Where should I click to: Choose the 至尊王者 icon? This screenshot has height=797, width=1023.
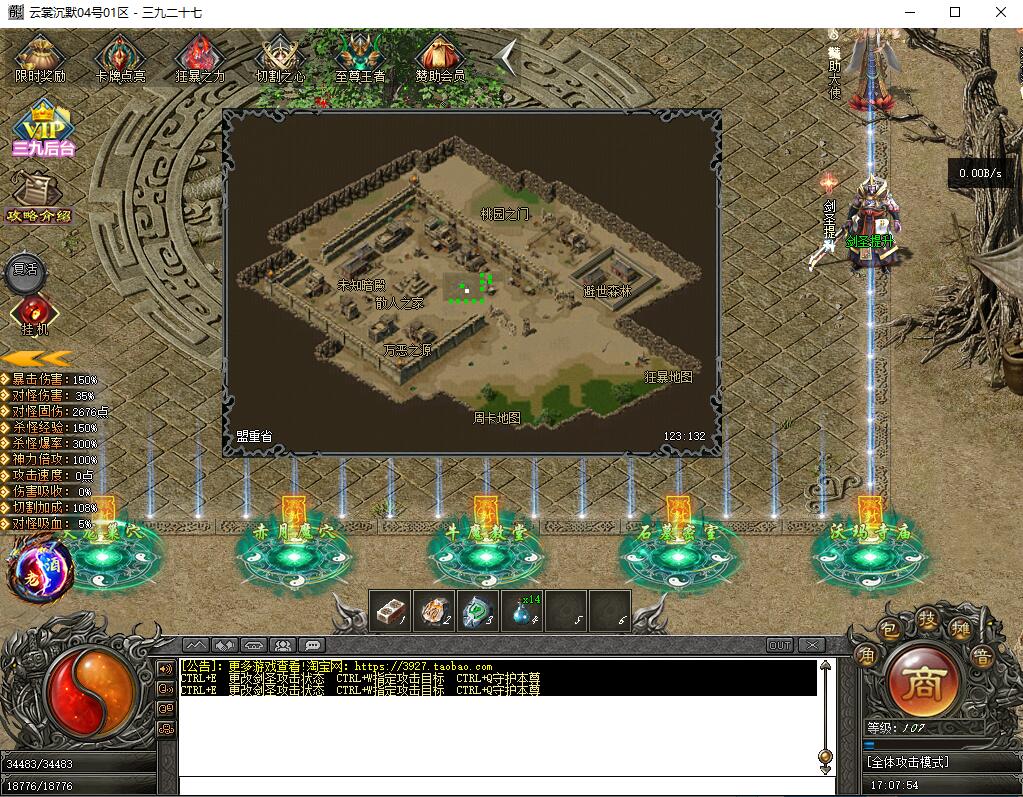[x=360, y=58]
